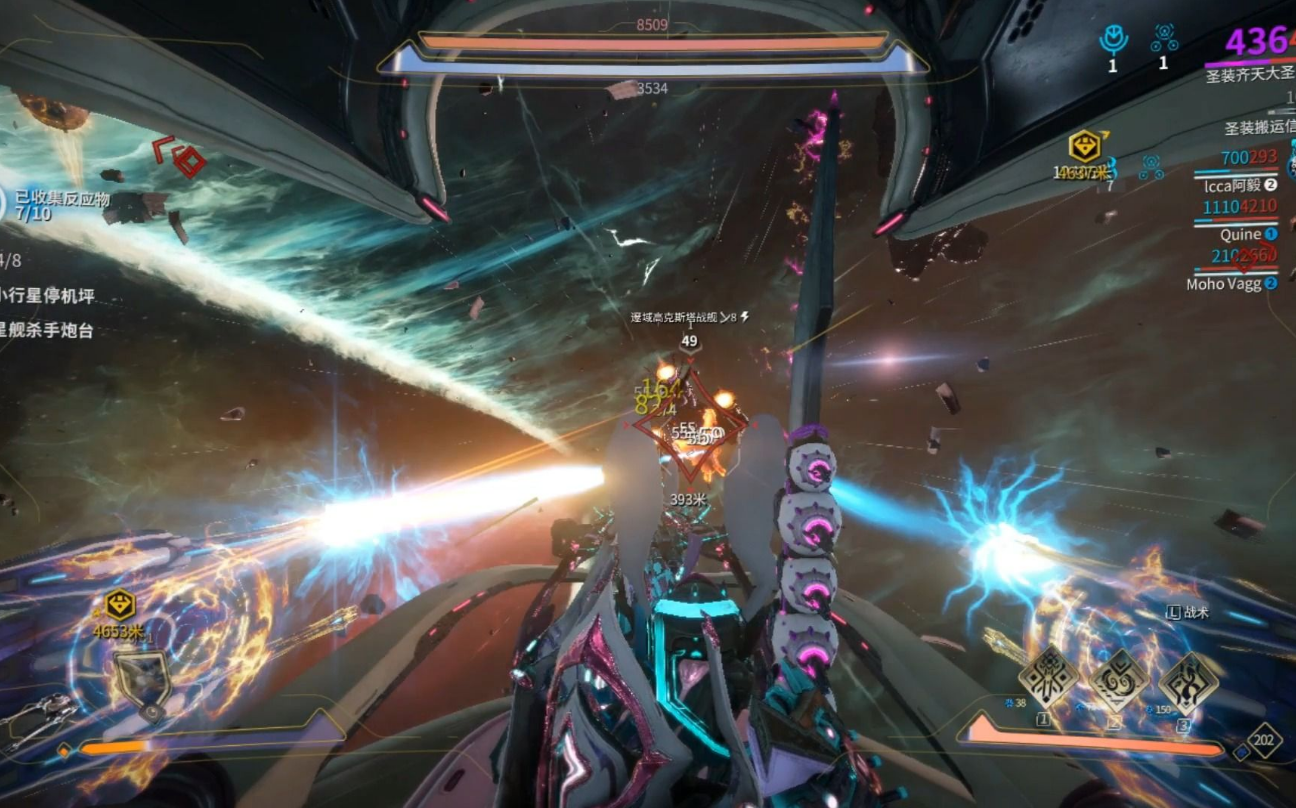Click the 已收集反应物 7/10 objective tracker
Viewport: 1296px width, 808px height.
pos(58,206)
